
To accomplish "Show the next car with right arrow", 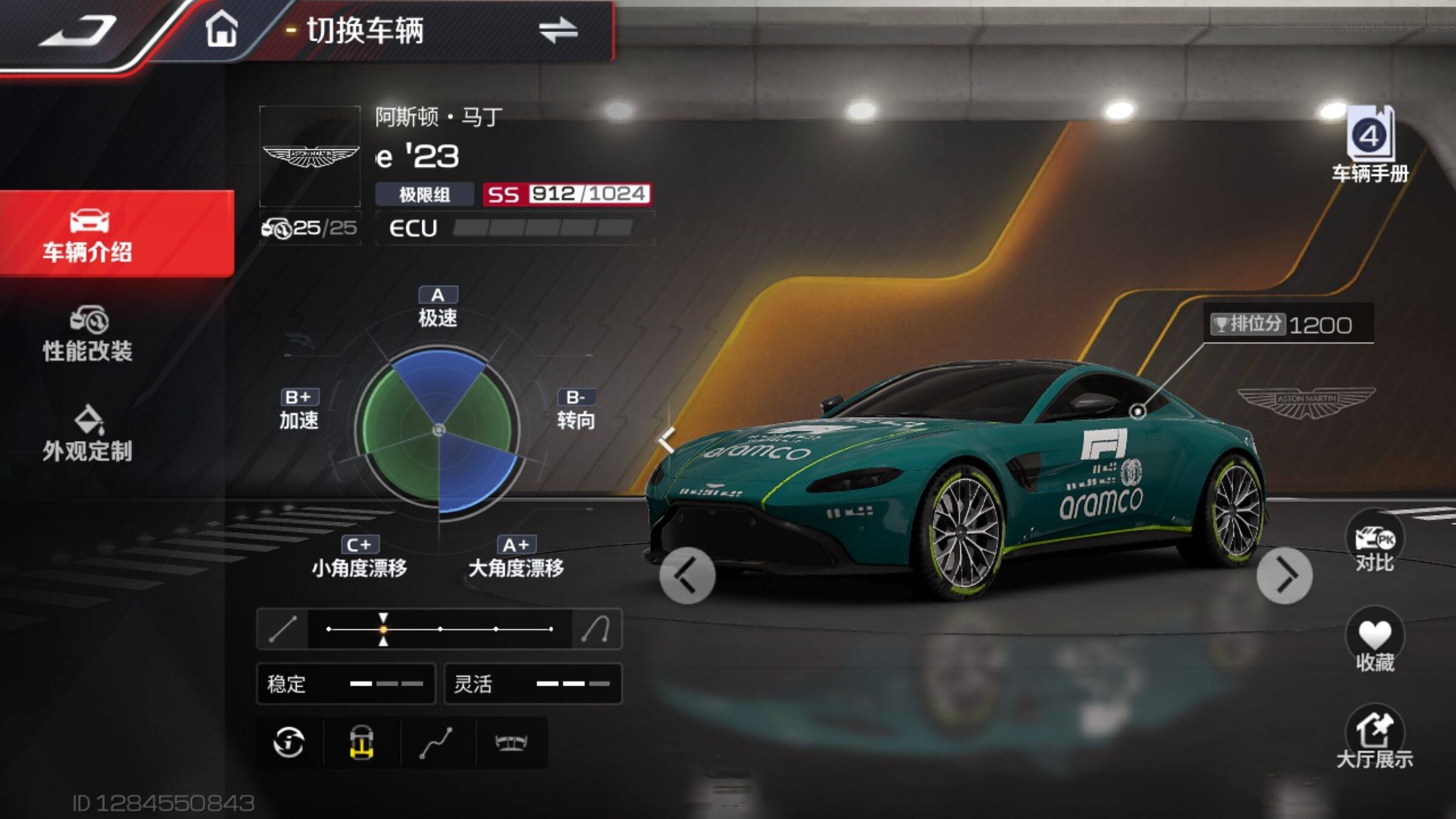I will click(1284, 575).
